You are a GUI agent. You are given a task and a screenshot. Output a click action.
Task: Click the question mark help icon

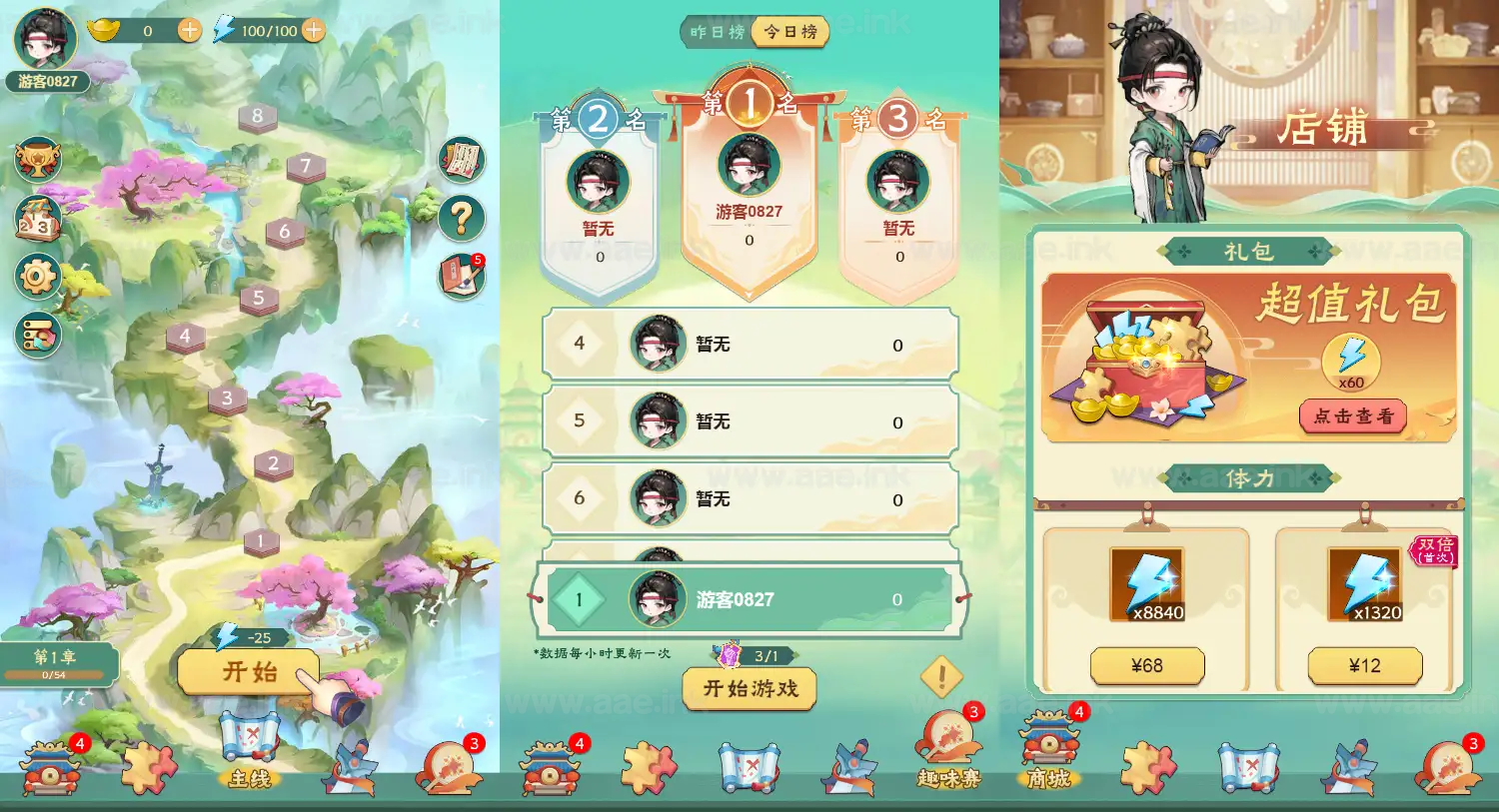460,220
